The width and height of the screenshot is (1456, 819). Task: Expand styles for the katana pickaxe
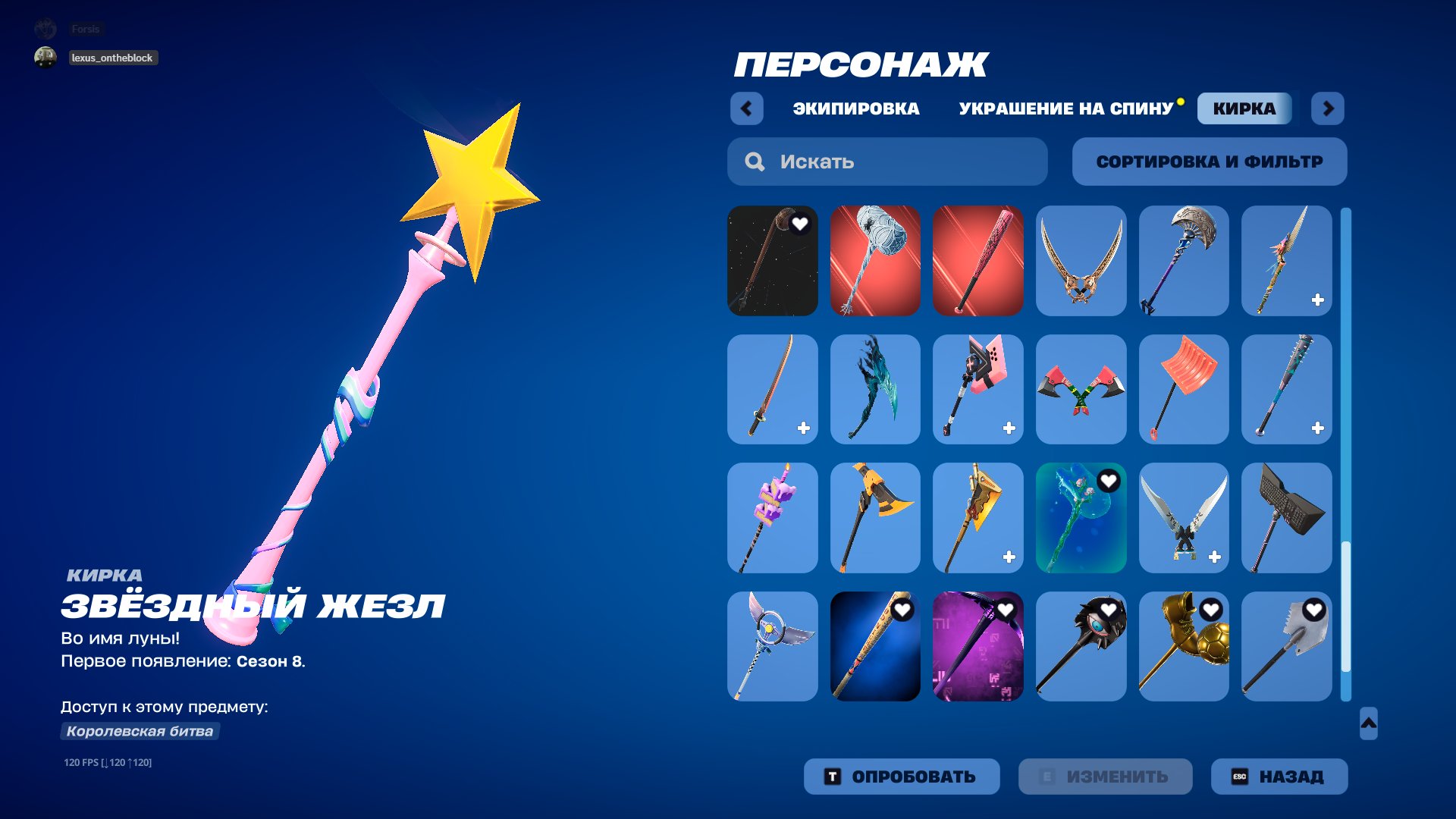(x=802, y=428)
